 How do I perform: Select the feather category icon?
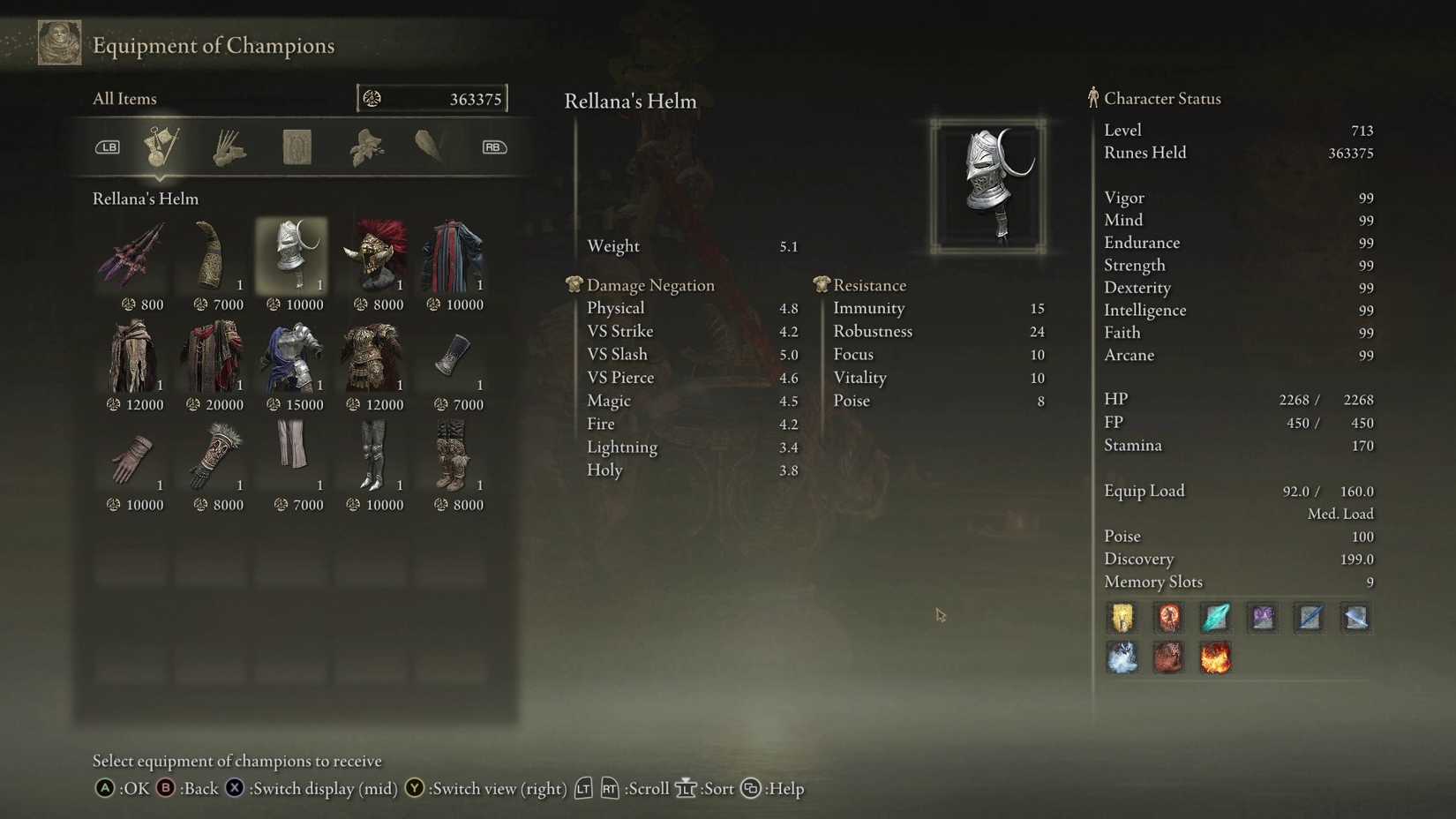click(432, 147)
